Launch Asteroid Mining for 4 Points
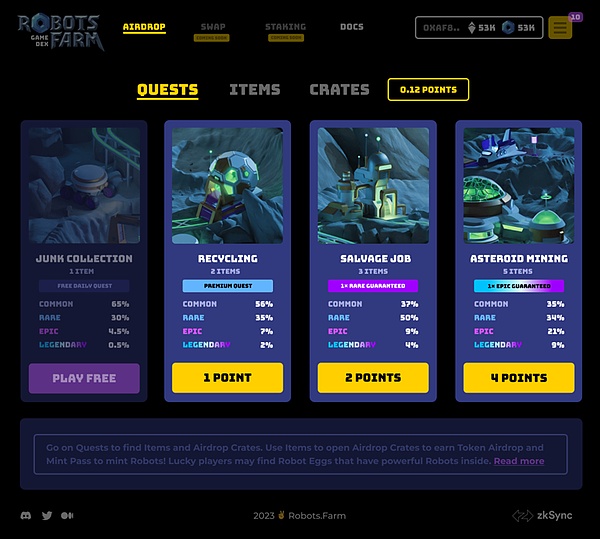600x539 pixels. tap(519, 378)
